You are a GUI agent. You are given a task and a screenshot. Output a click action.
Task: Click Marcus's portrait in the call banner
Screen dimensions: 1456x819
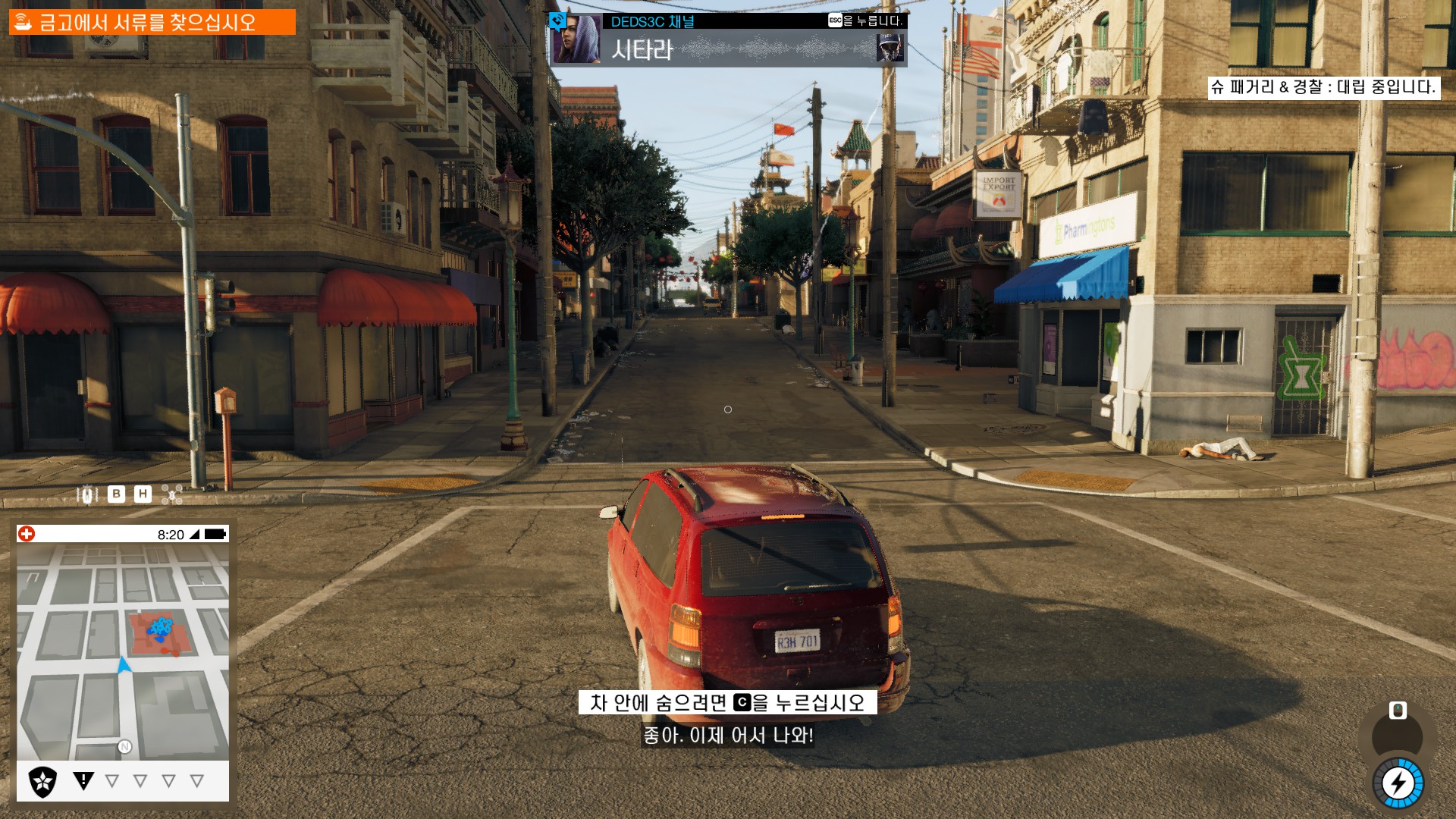890,48
